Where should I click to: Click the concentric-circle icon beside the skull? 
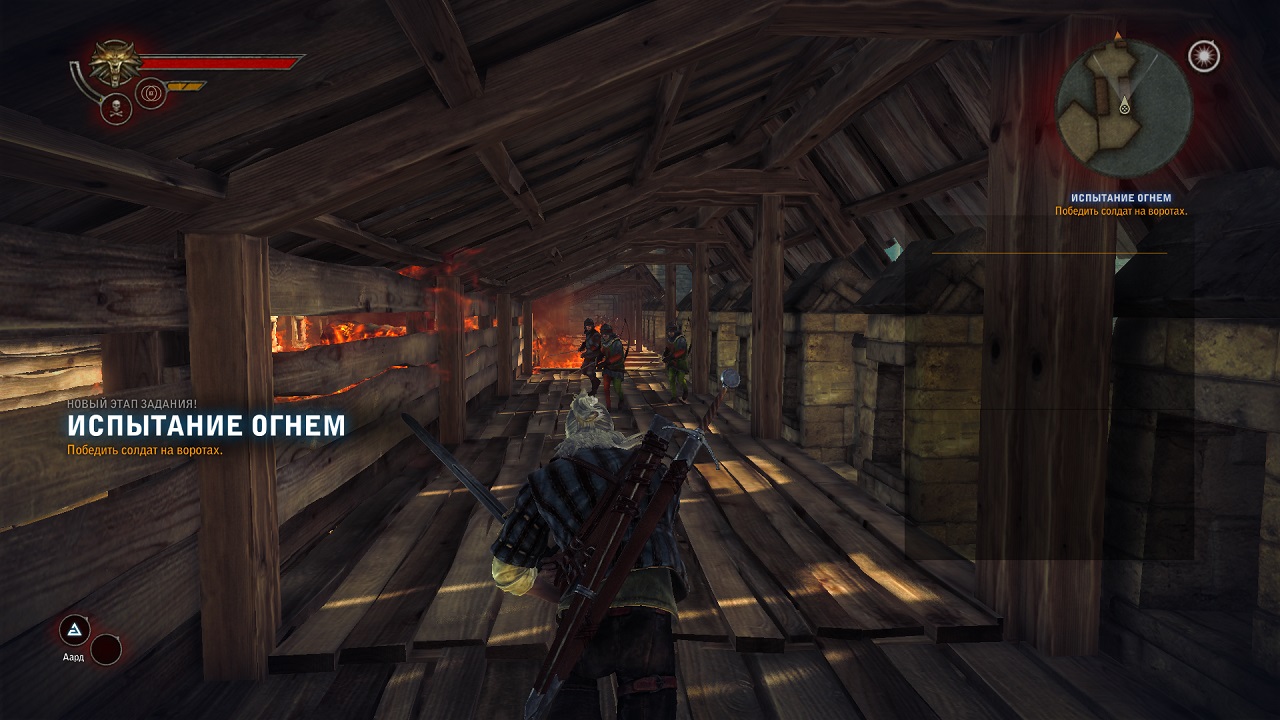click(151, 94)
